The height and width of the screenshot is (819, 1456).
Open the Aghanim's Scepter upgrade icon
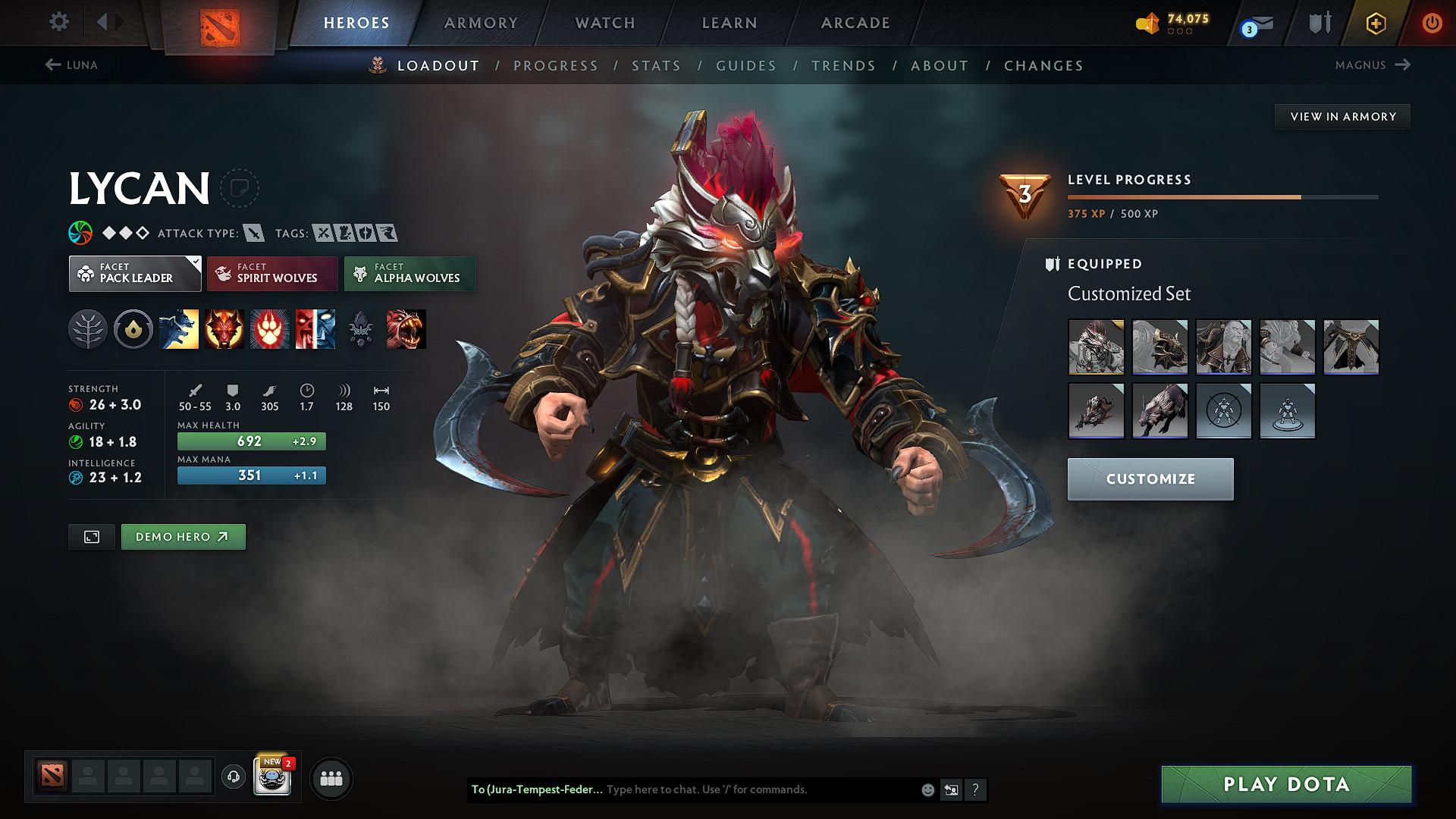pos(361,329)
